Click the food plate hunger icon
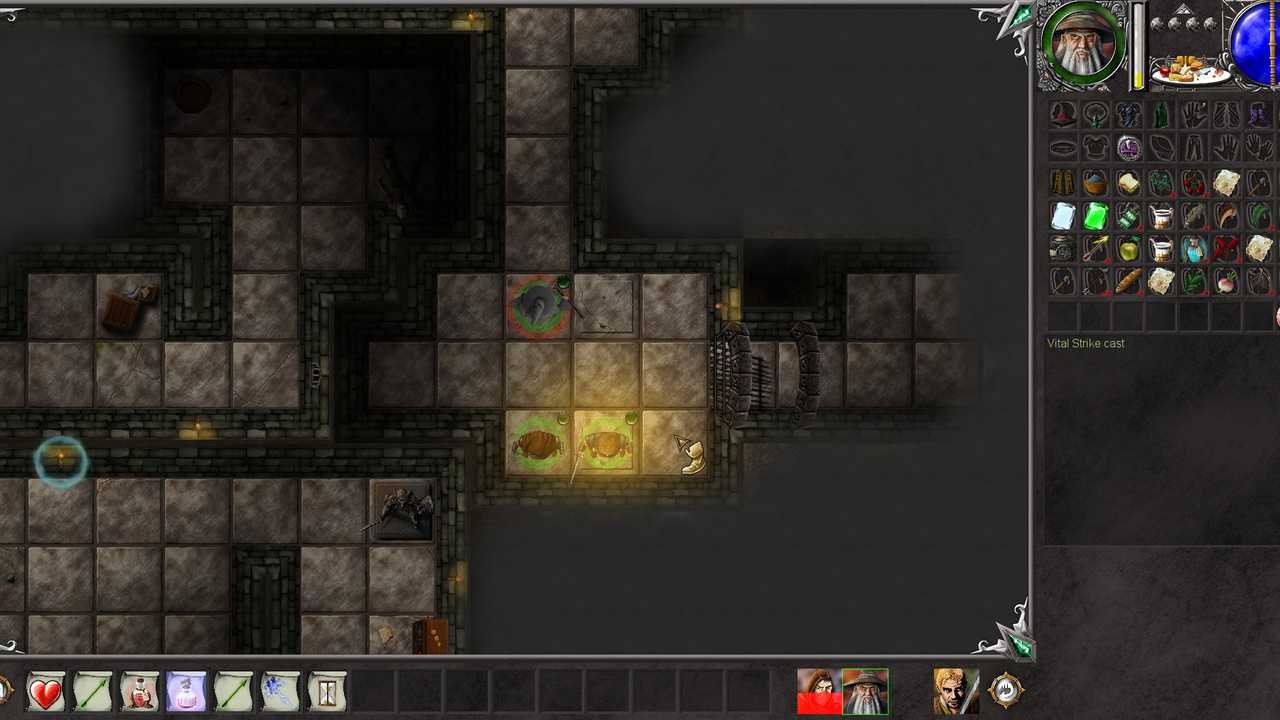The image size is (1280, 720). [1188, 70]
